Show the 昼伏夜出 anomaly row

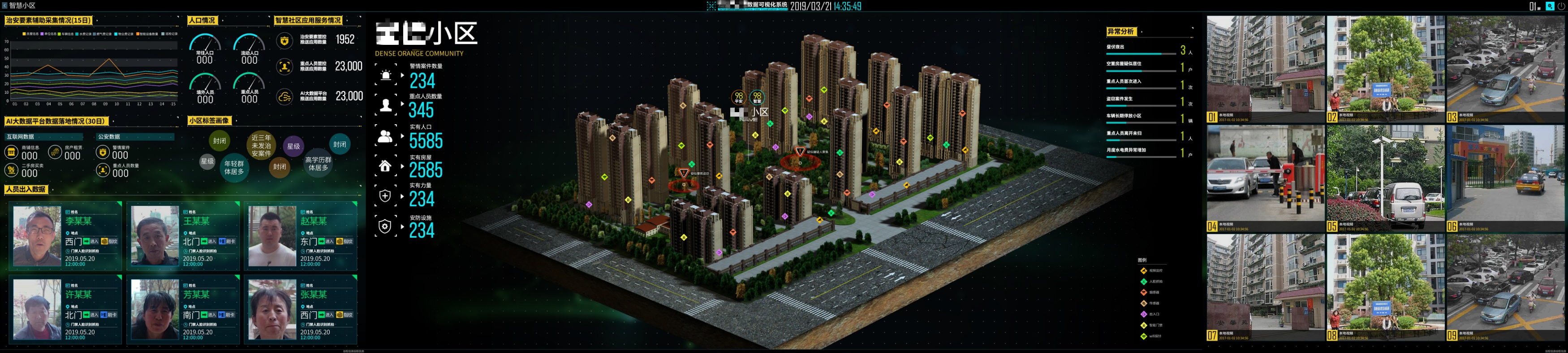click(x=1147, y=50)
